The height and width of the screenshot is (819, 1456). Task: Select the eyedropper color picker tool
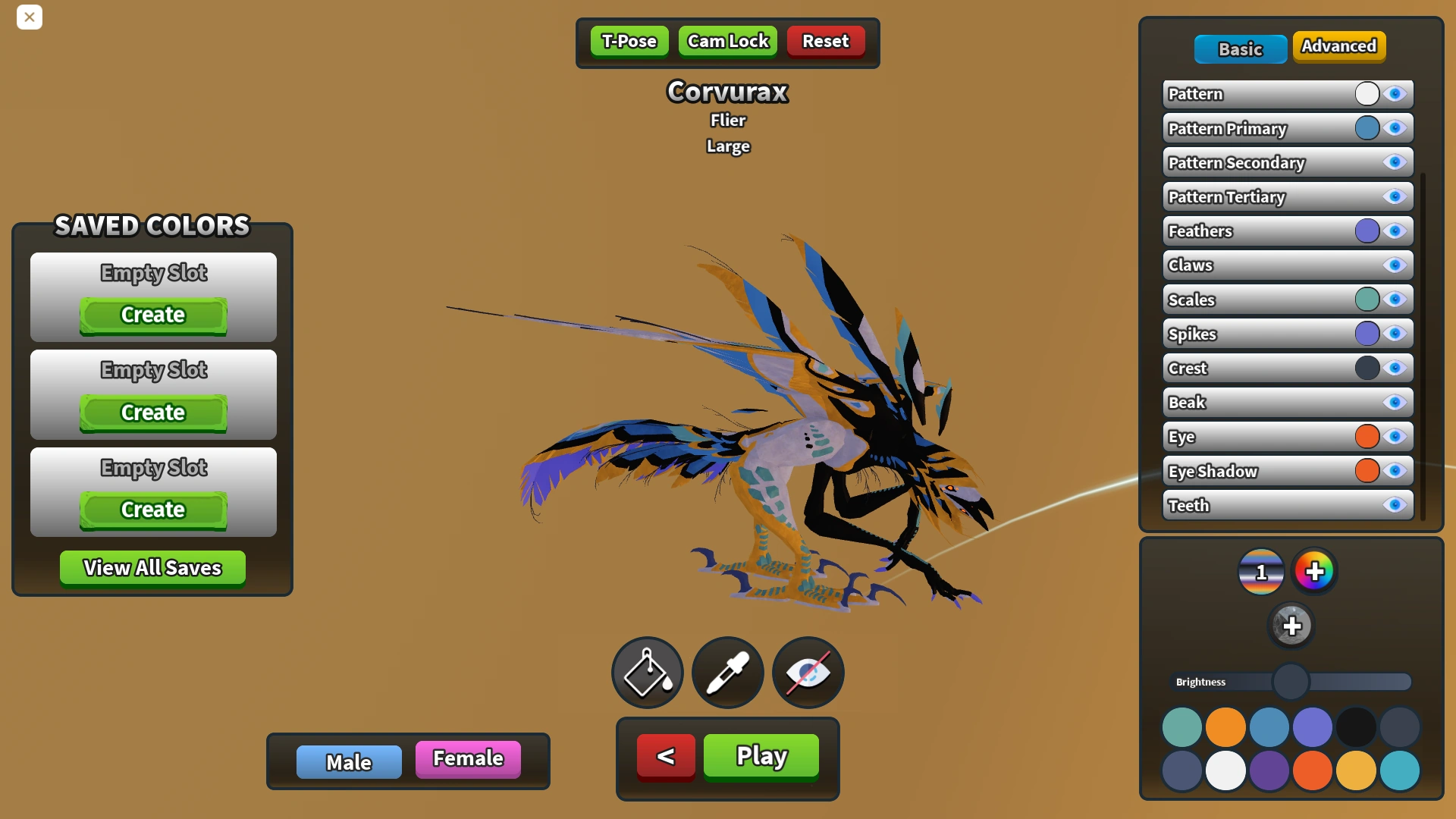(727, 673)
